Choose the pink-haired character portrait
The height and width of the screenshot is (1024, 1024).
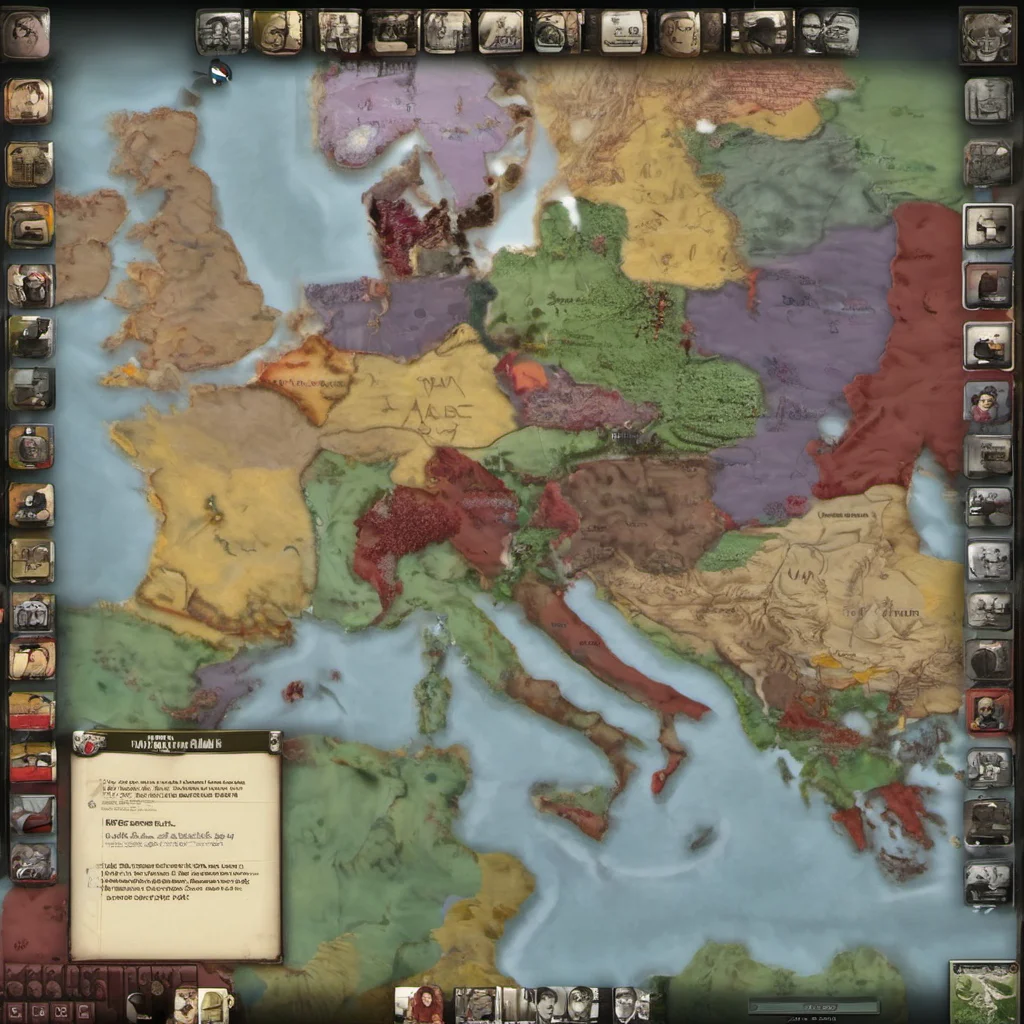[988, 401]
